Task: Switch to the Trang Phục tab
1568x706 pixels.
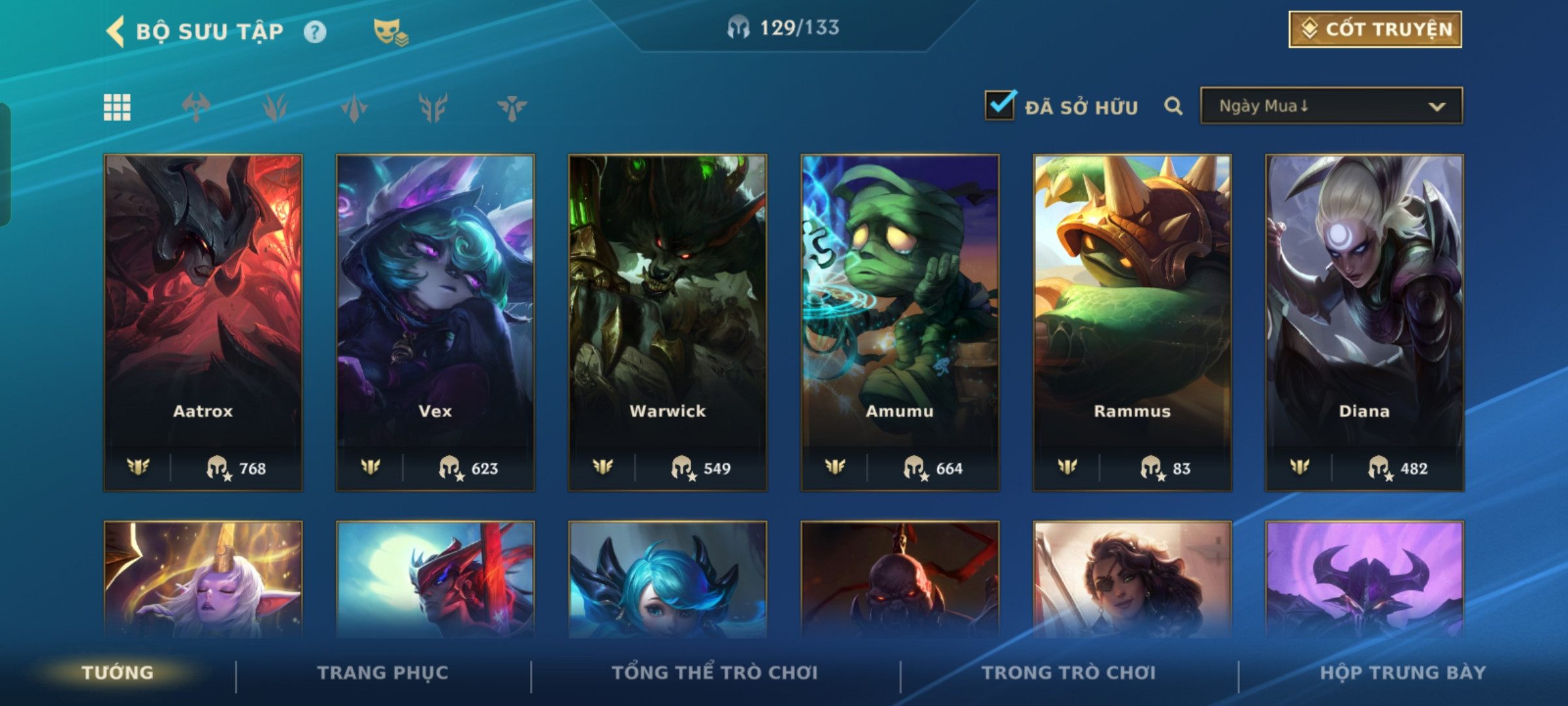Action: click(x=383, y=673)
